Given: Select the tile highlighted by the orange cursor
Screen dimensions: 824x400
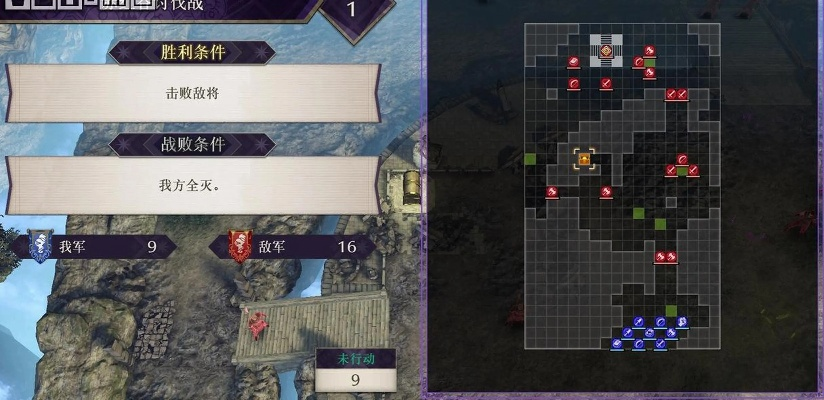Looking at the screenshot, I should (584, 158).
